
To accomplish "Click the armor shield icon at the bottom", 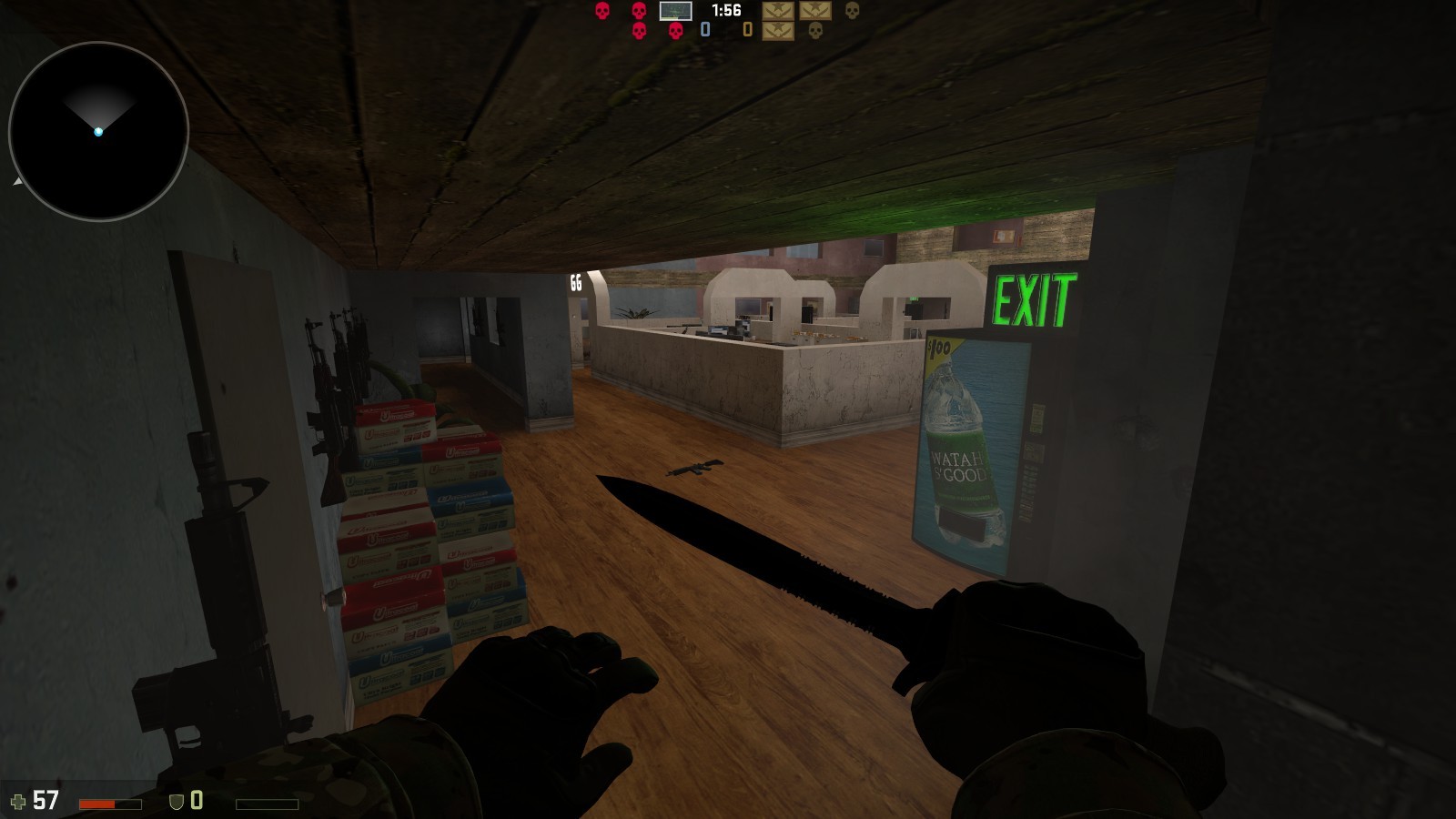I will click(x=176, y=802).
